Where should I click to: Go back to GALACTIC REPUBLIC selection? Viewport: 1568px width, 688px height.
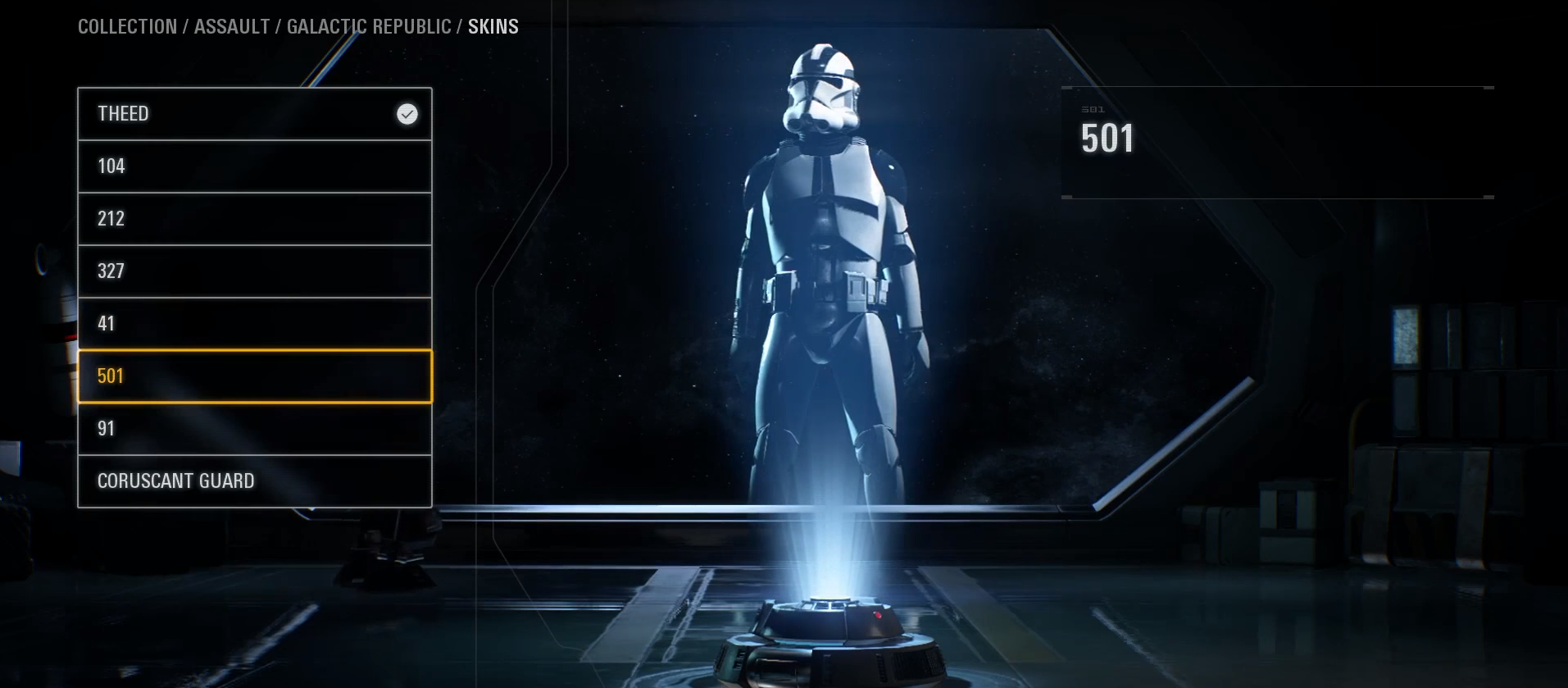pos(366,26)
